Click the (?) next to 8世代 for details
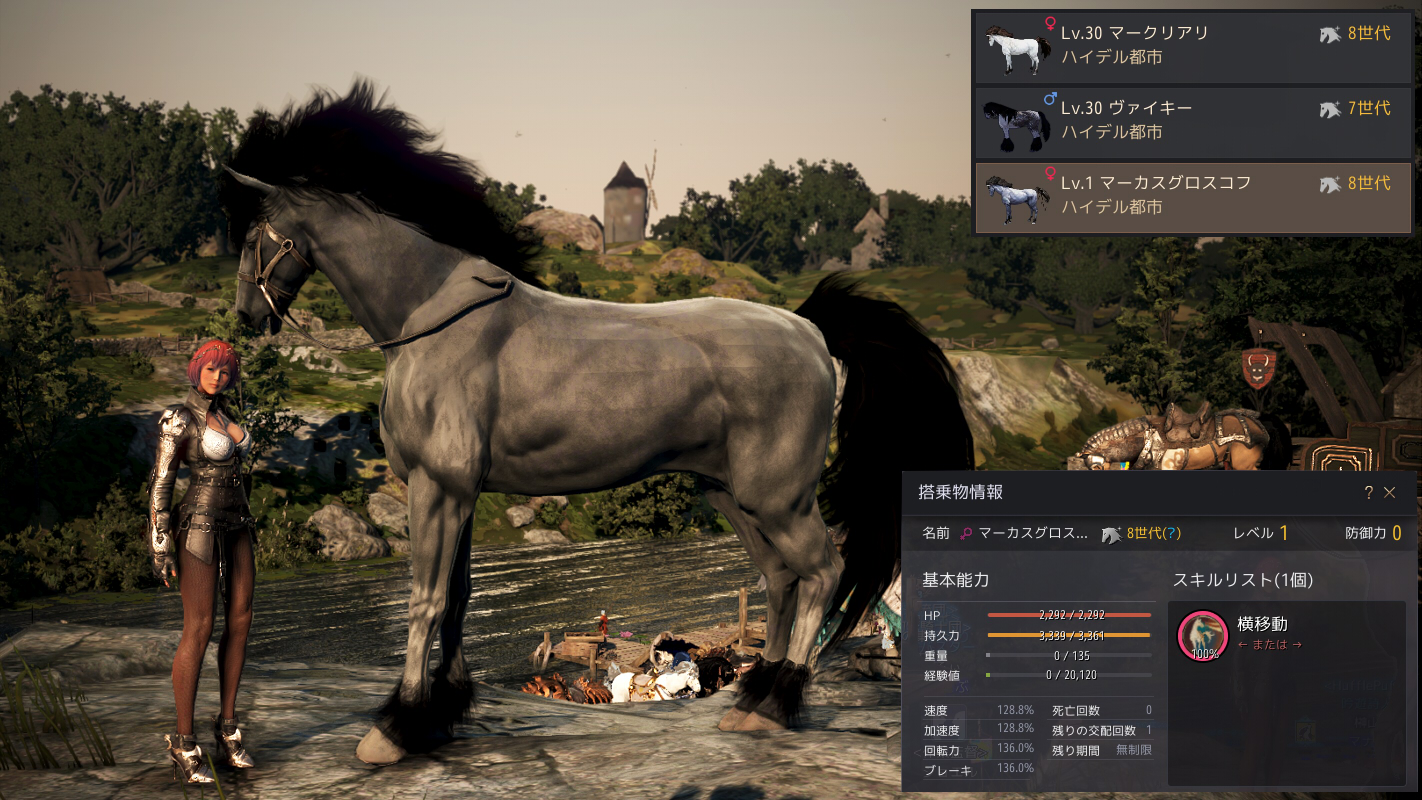 (x=1172, y=535)
